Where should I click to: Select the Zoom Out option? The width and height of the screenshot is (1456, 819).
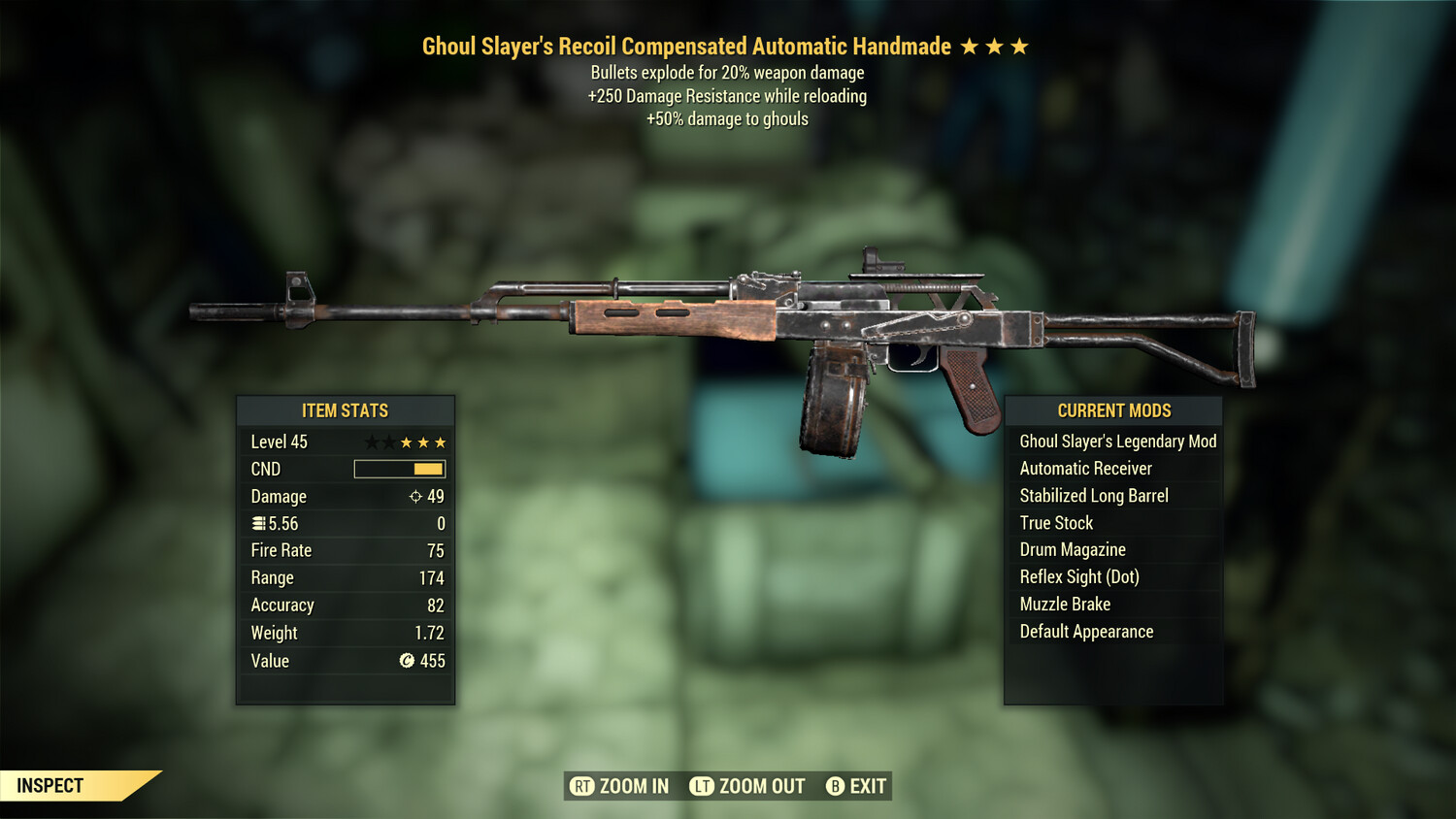click(747, 786)
